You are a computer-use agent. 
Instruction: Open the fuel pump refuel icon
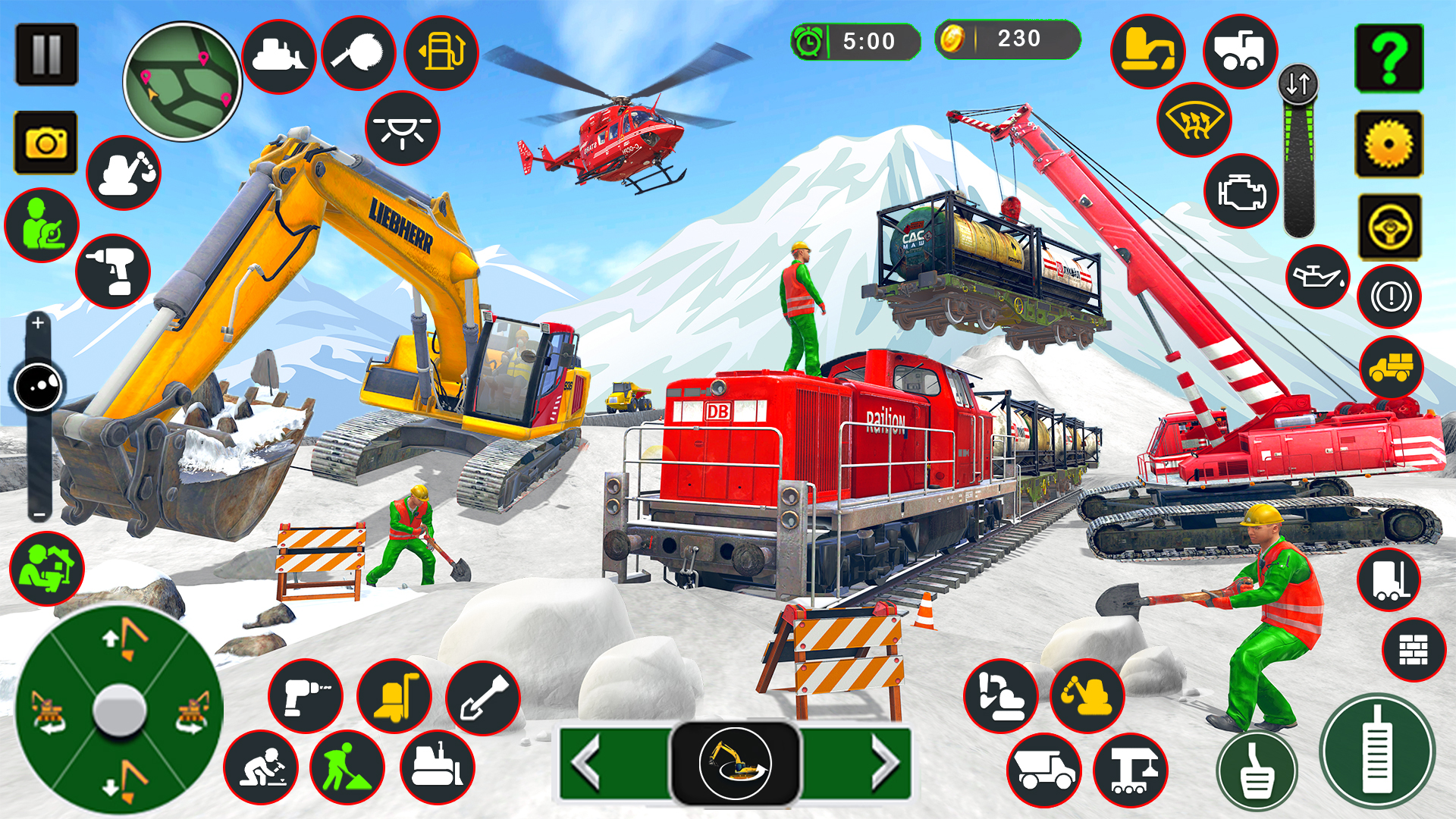440,52
